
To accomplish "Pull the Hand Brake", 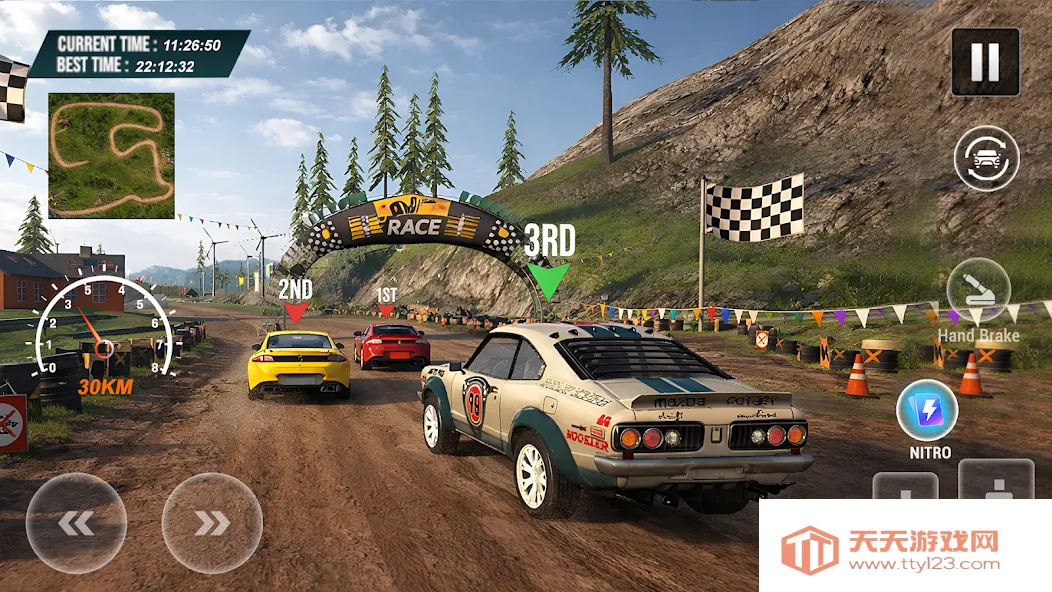I will pos(978,290).
